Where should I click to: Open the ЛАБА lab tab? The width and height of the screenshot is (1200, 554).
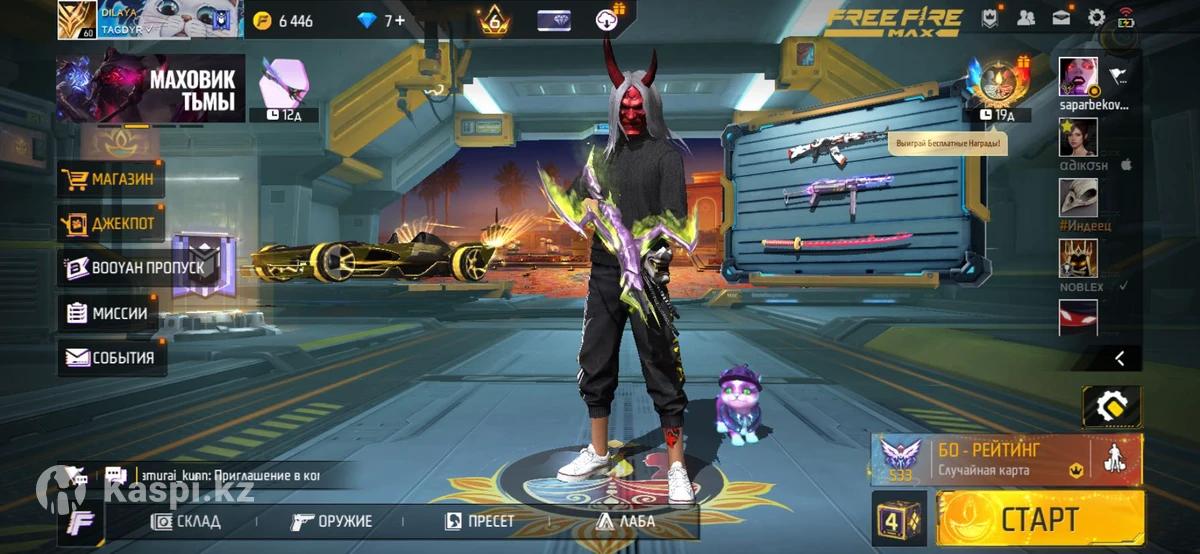tap(626, 521)
